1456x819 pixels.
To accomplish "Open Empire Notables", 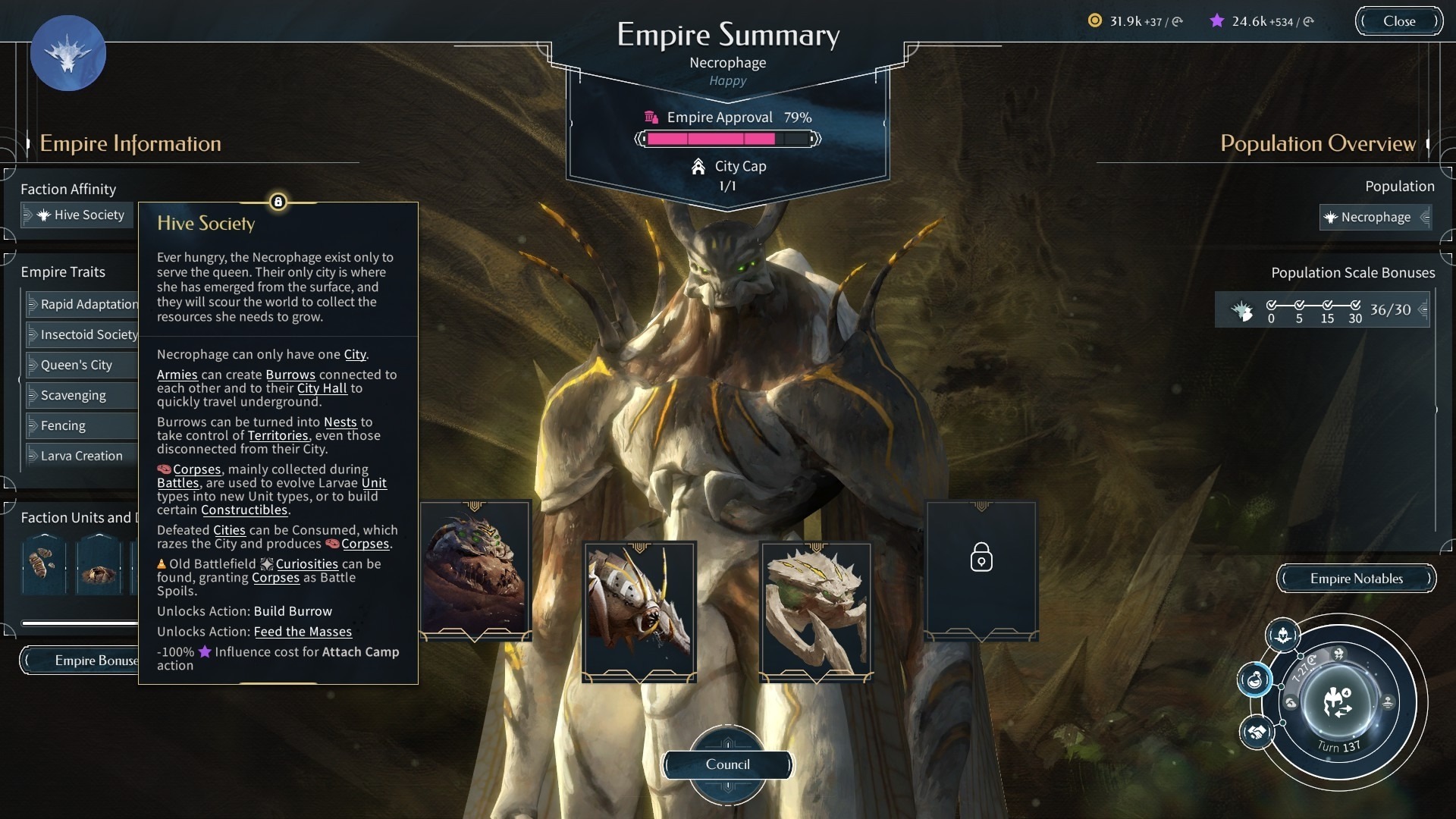I will [1356, 579].
